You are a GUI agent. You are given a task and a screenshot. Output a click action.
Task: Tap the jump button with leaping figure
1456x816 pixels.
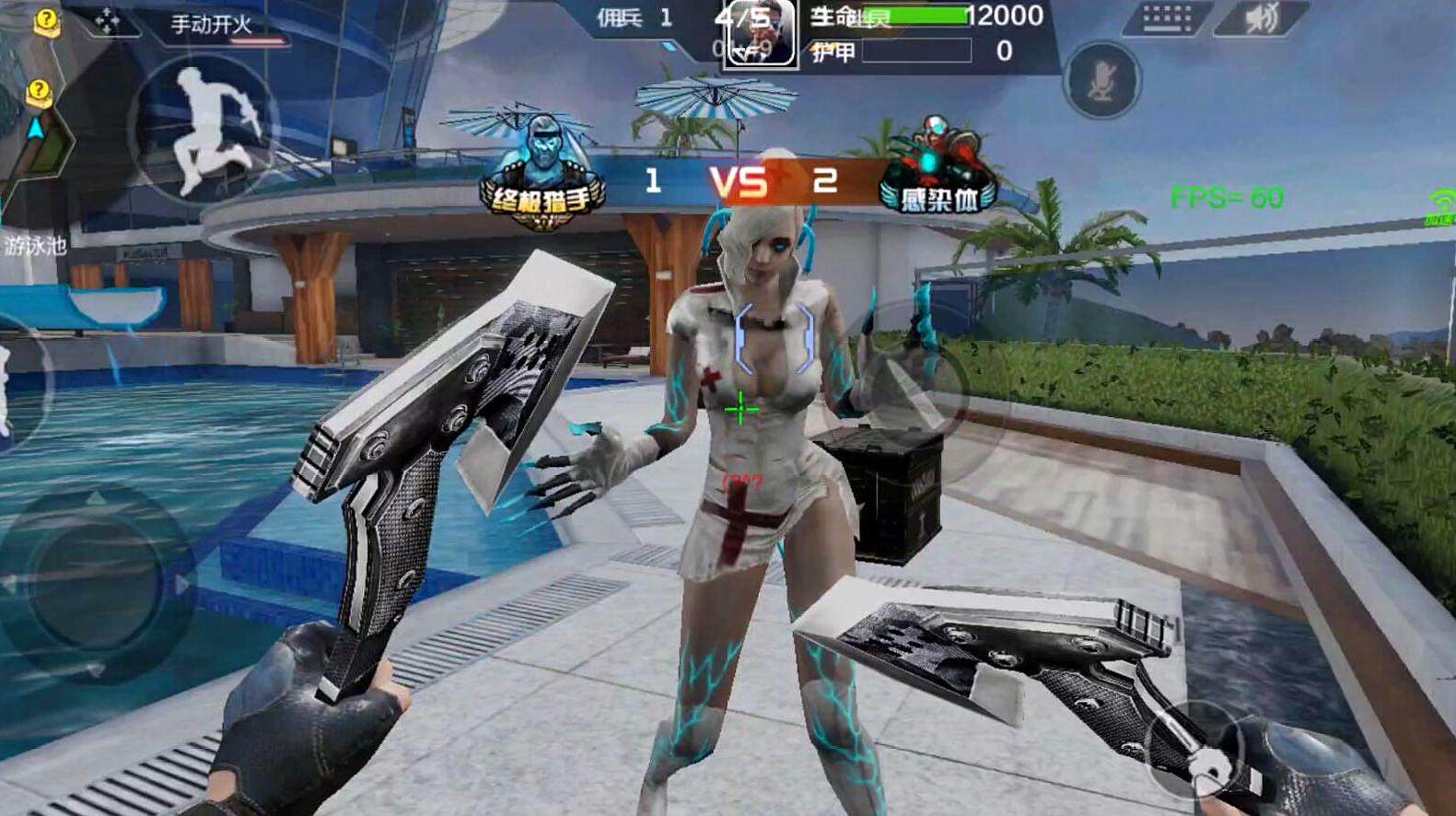[203, 129]
